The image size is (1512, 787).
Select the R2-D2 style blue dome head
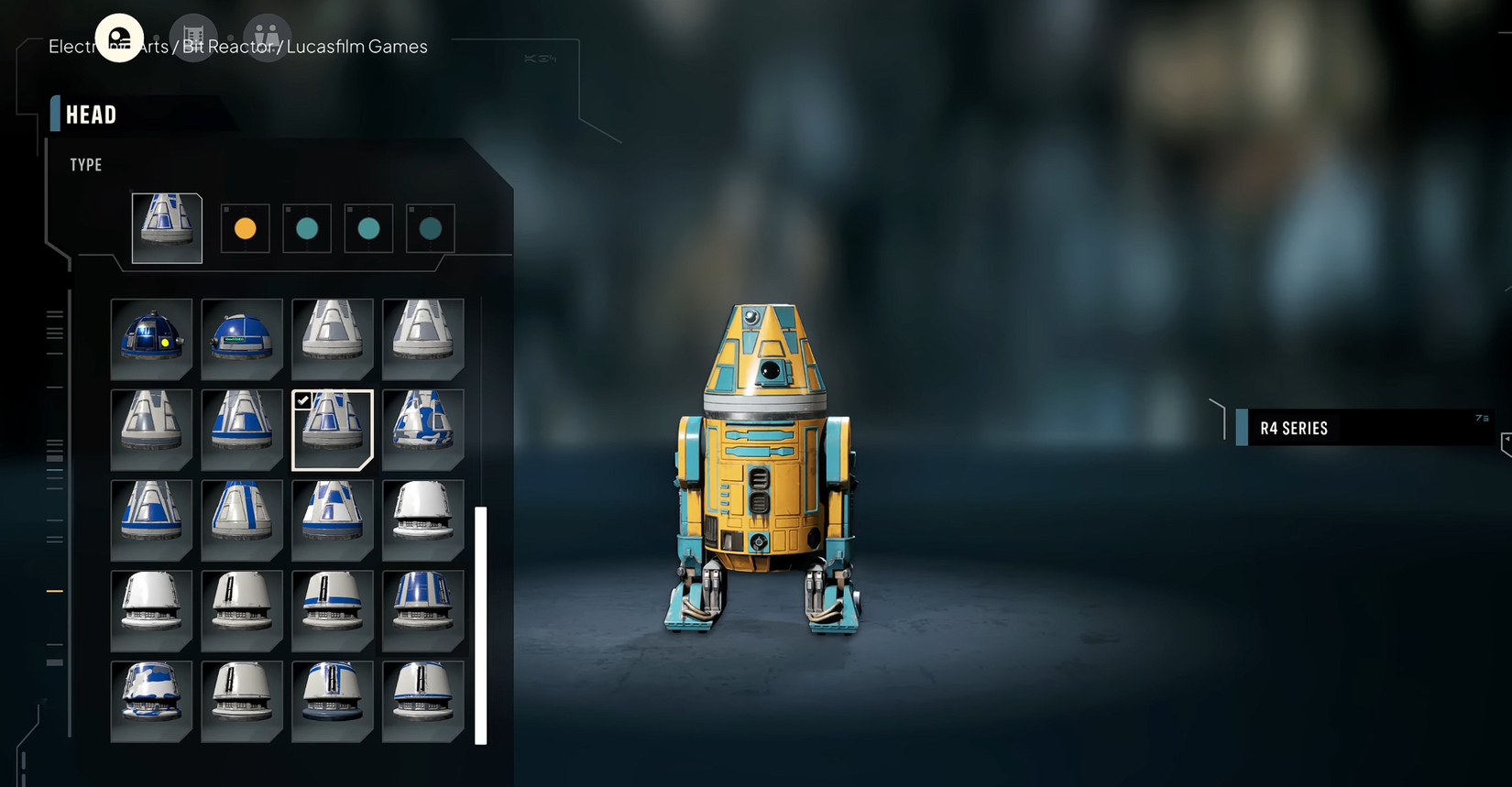pos(151,339)
